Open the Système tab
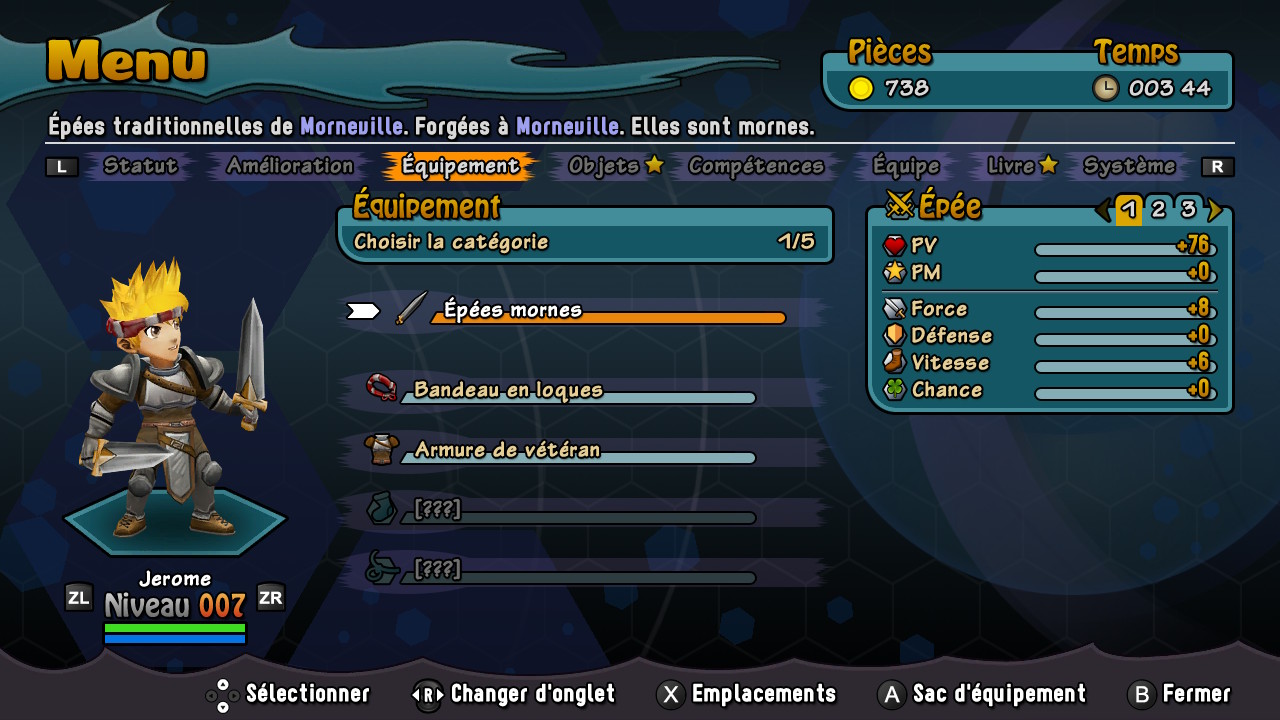The height and width of the screenshot is (720, 1280). [x=1130, y=166]
